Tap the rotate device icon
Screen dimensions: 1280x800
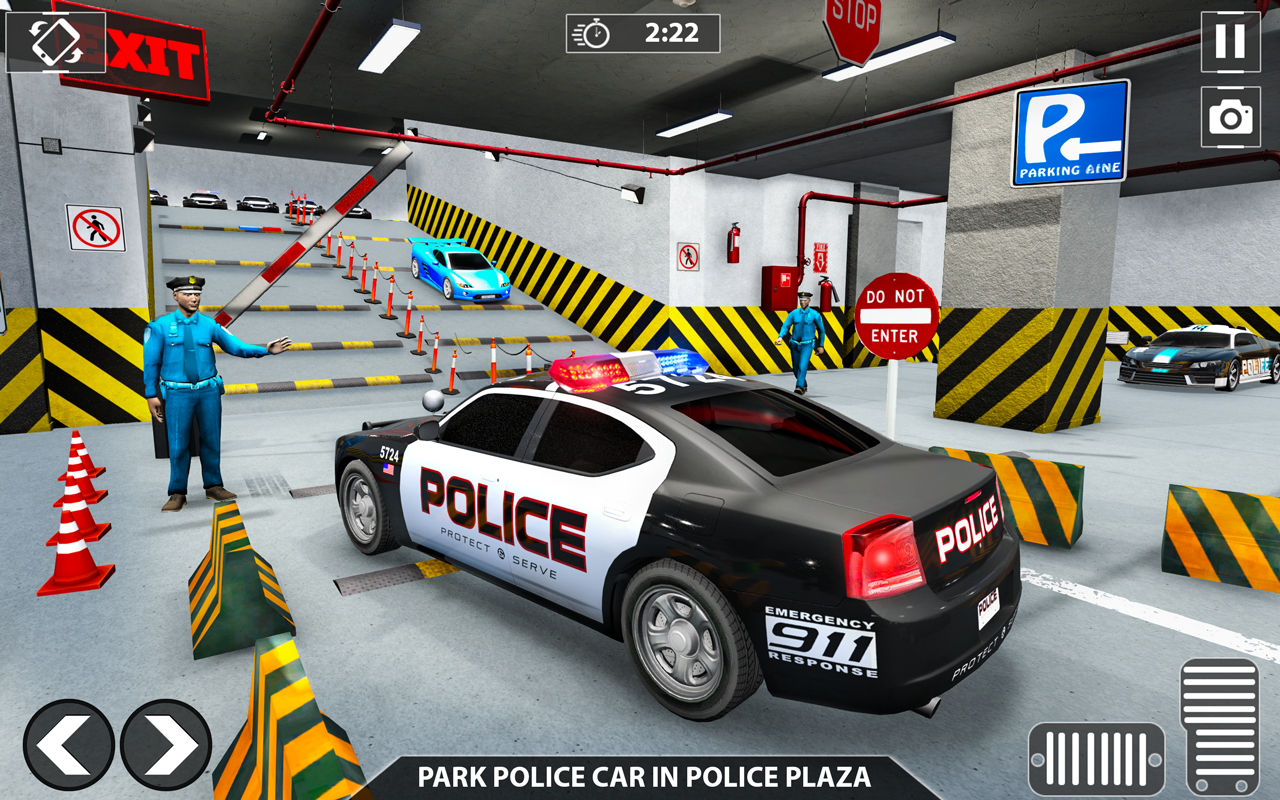[56, 44]
